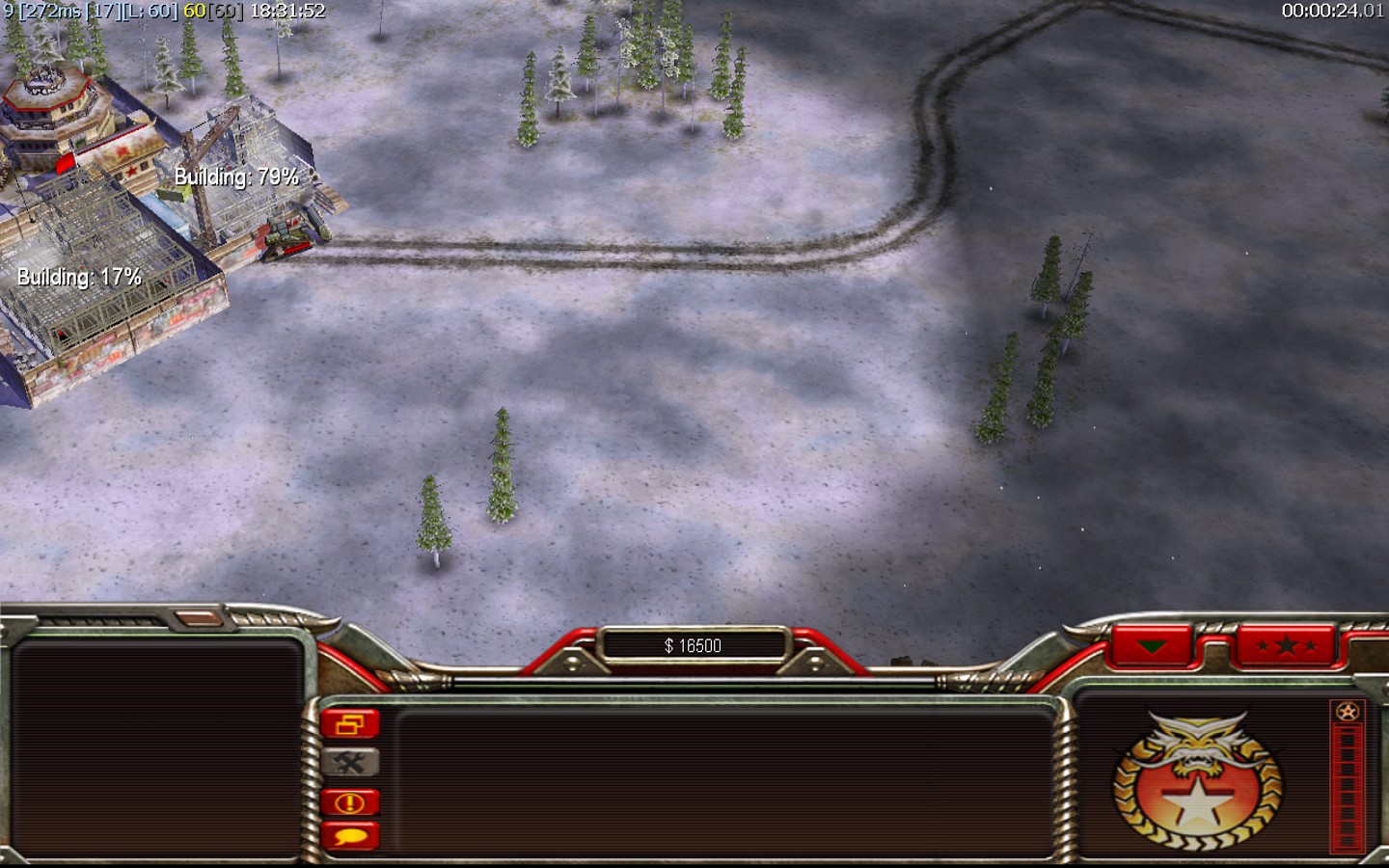This screenshot has height=868, width=1389.
Task: Open the options menu with overlapping windows icon
Action: click(x=350, y=724)
